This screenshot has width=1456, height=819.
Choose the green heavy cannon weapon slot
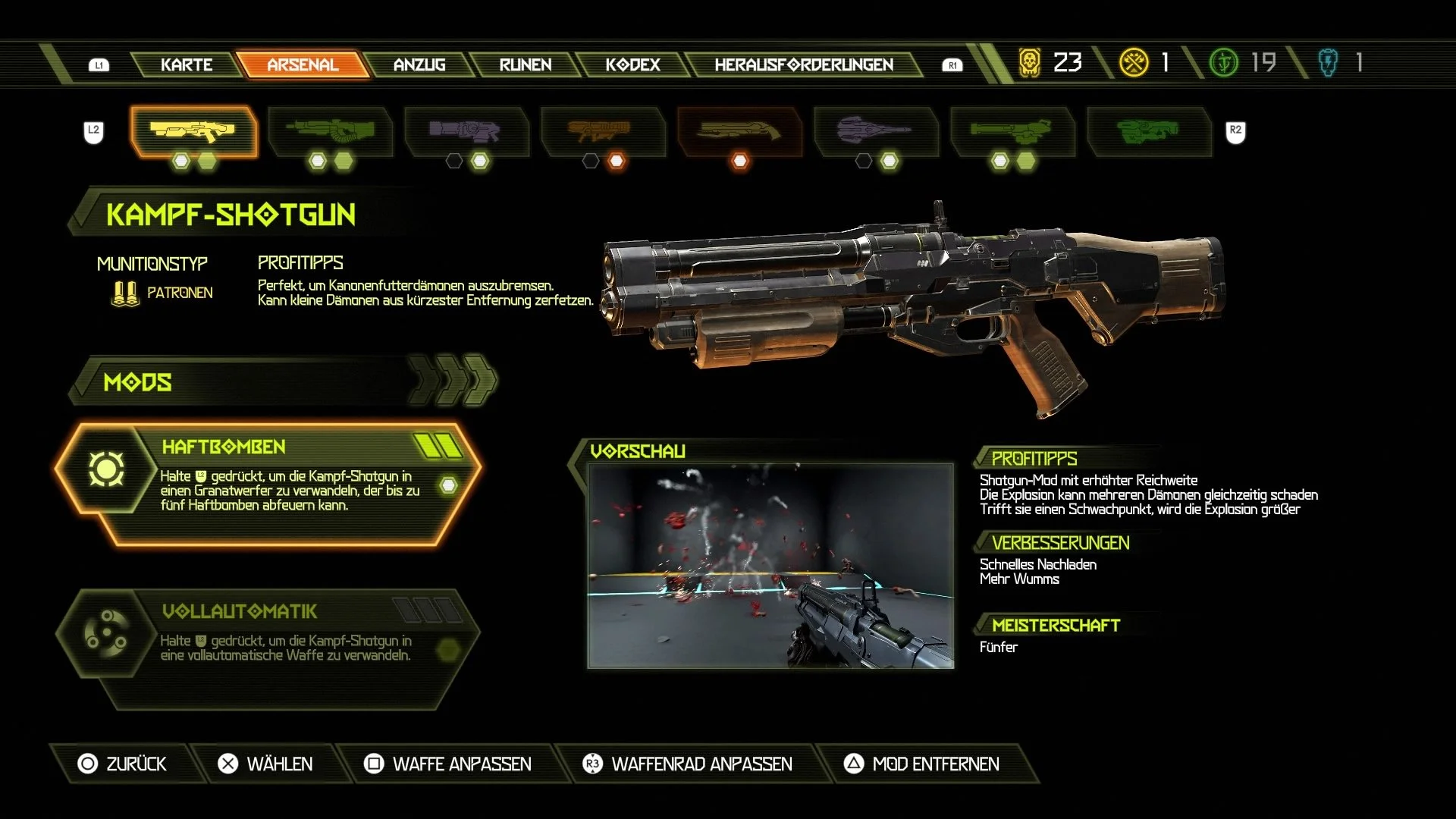click(x=330, y=132)
